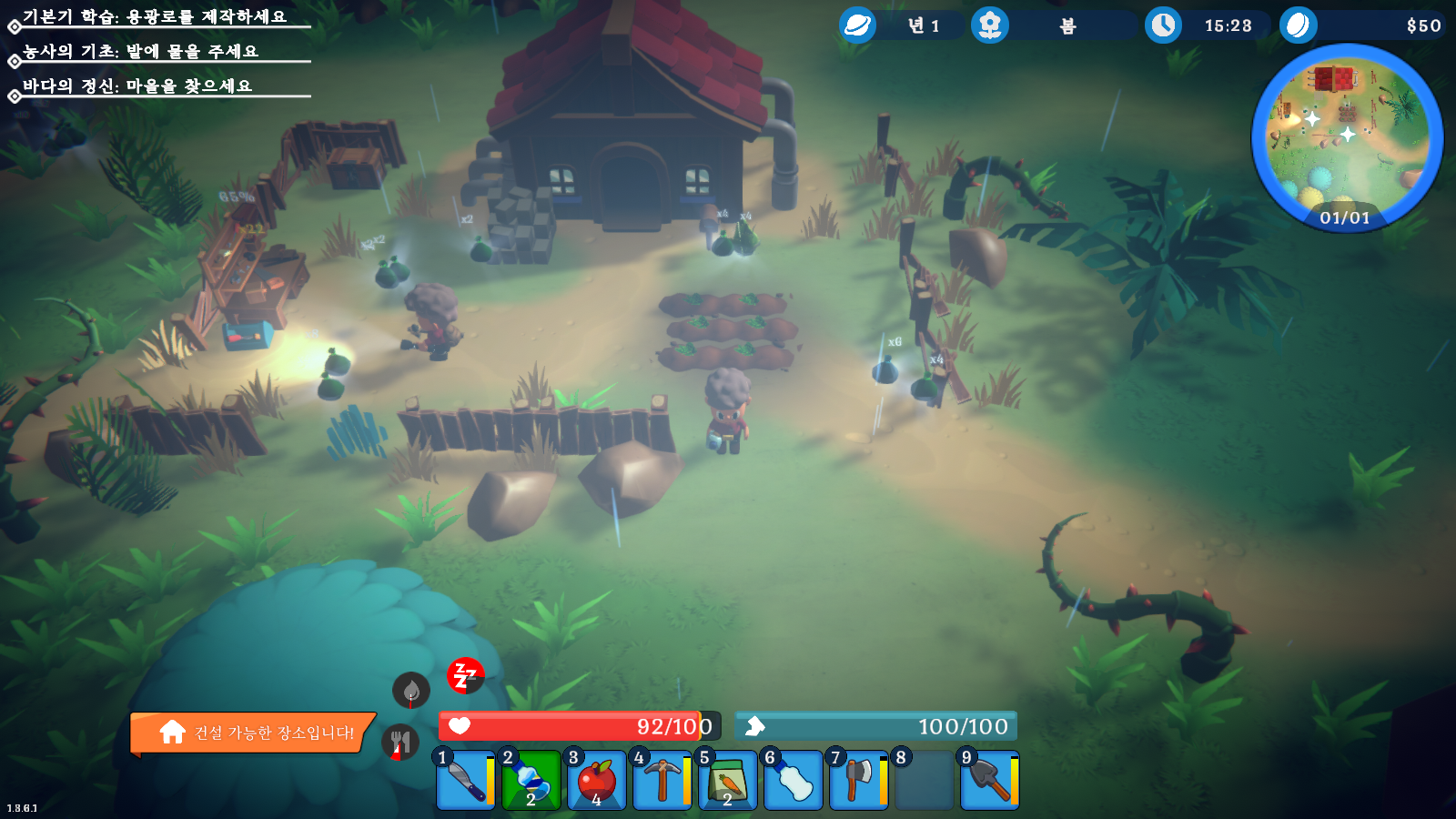Equip the axe from the hotbar
The image size is (1456, 819).
coord(859,780)
